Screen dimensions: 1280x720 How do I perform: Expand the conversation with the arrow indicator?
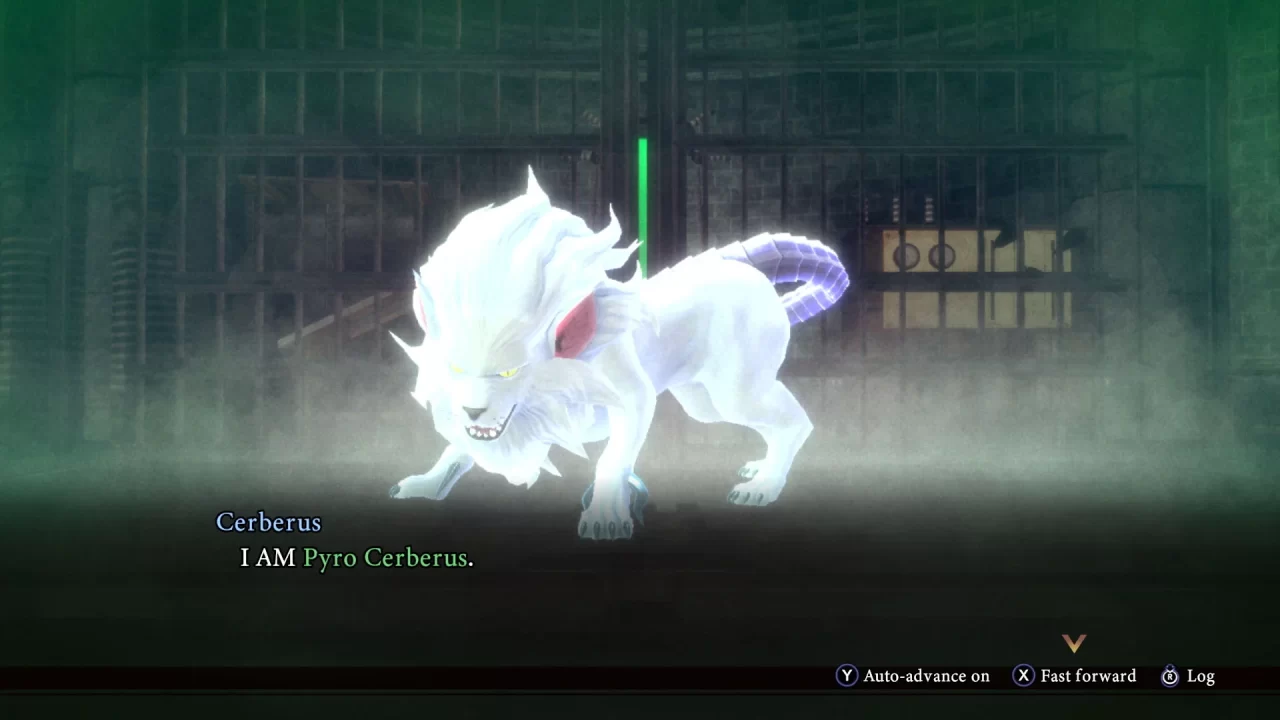tap(1074, 645)
